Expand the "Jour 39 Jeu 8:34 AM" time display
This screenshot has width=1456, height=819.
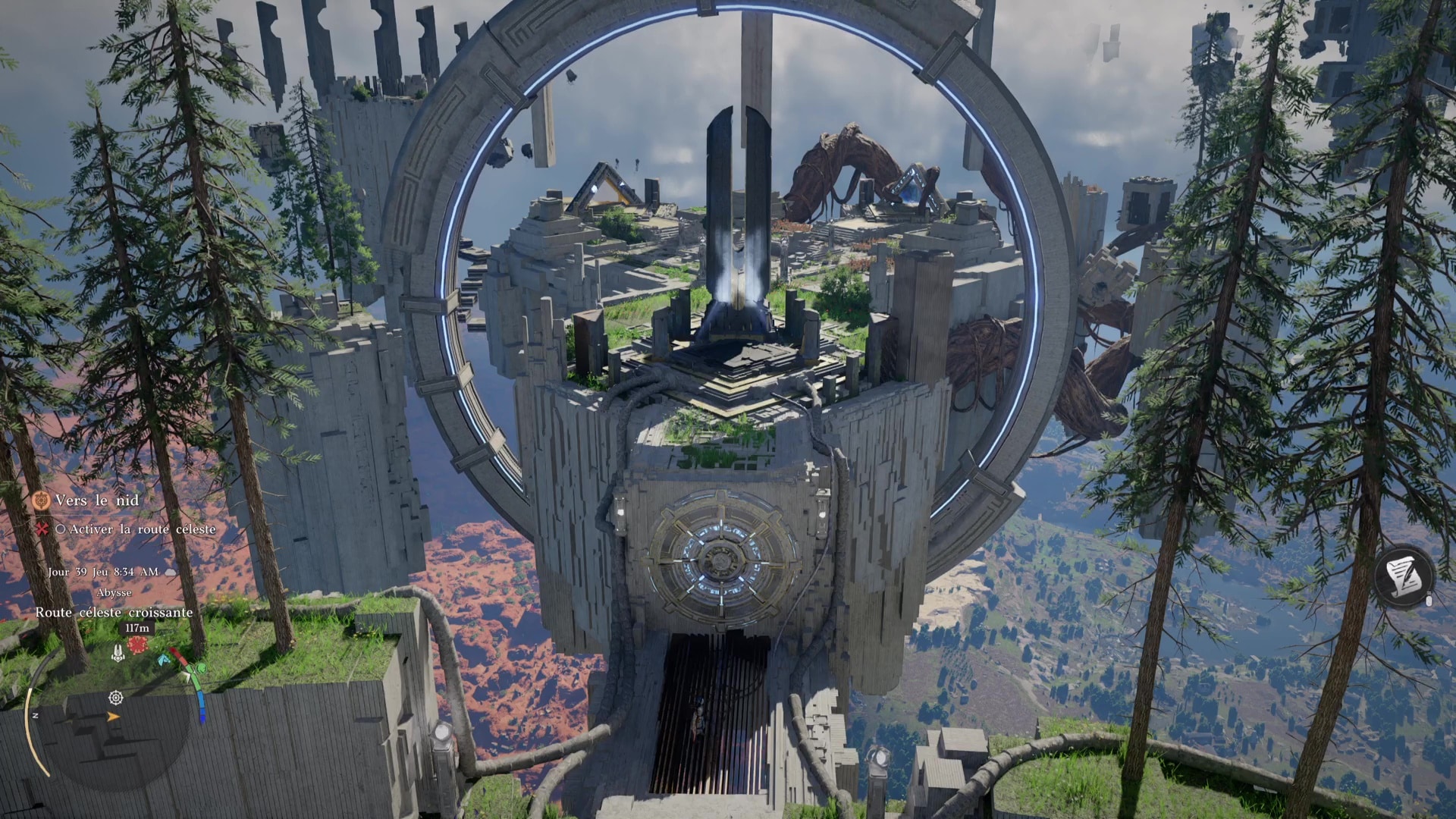coord(103,573)
